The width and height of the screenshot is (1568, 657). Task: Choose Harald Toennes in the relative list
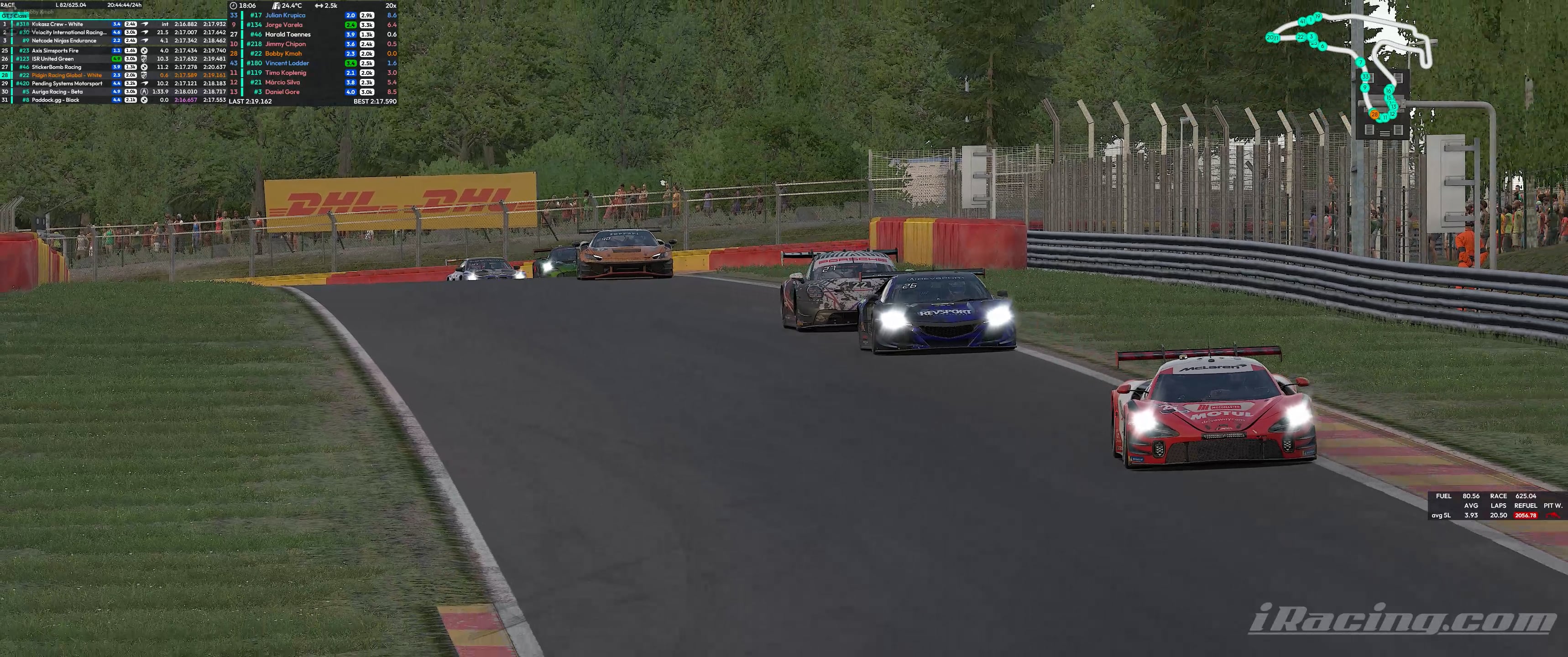tap(287, 35)
